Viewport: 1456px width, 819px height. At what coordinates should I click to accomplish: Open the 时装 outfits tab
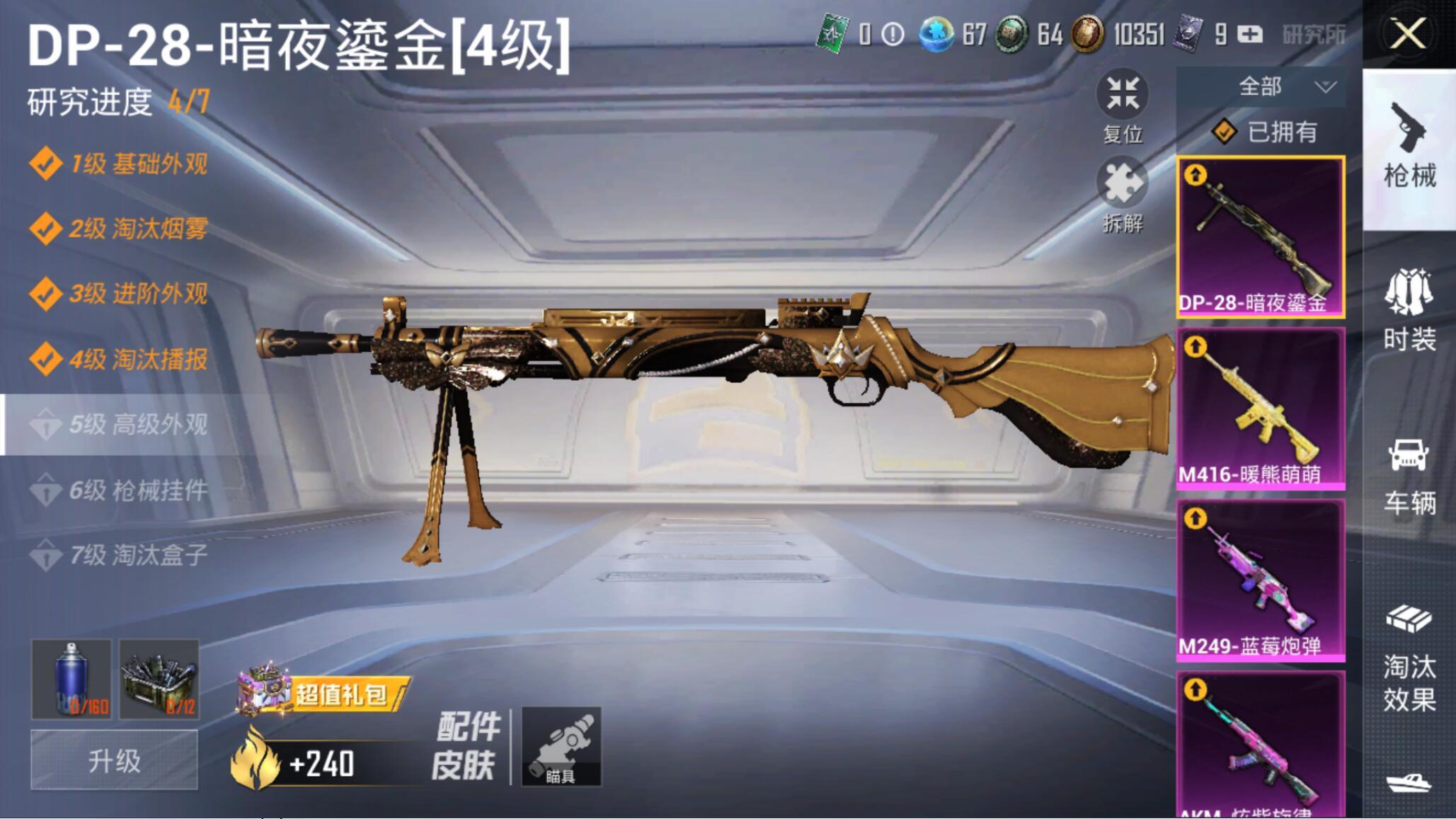click(1409, 310)
